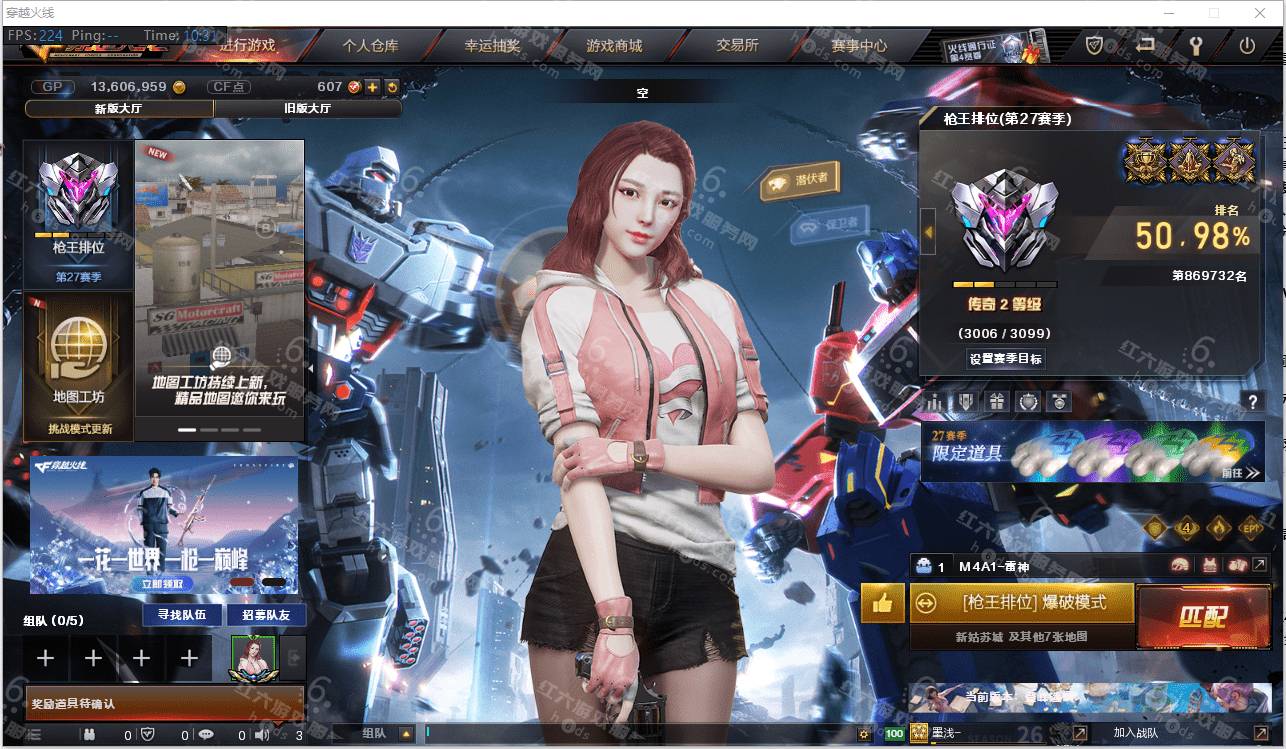Open the M4A1-雷神 weapon loadout briefcase icon

tap(926, 566)
